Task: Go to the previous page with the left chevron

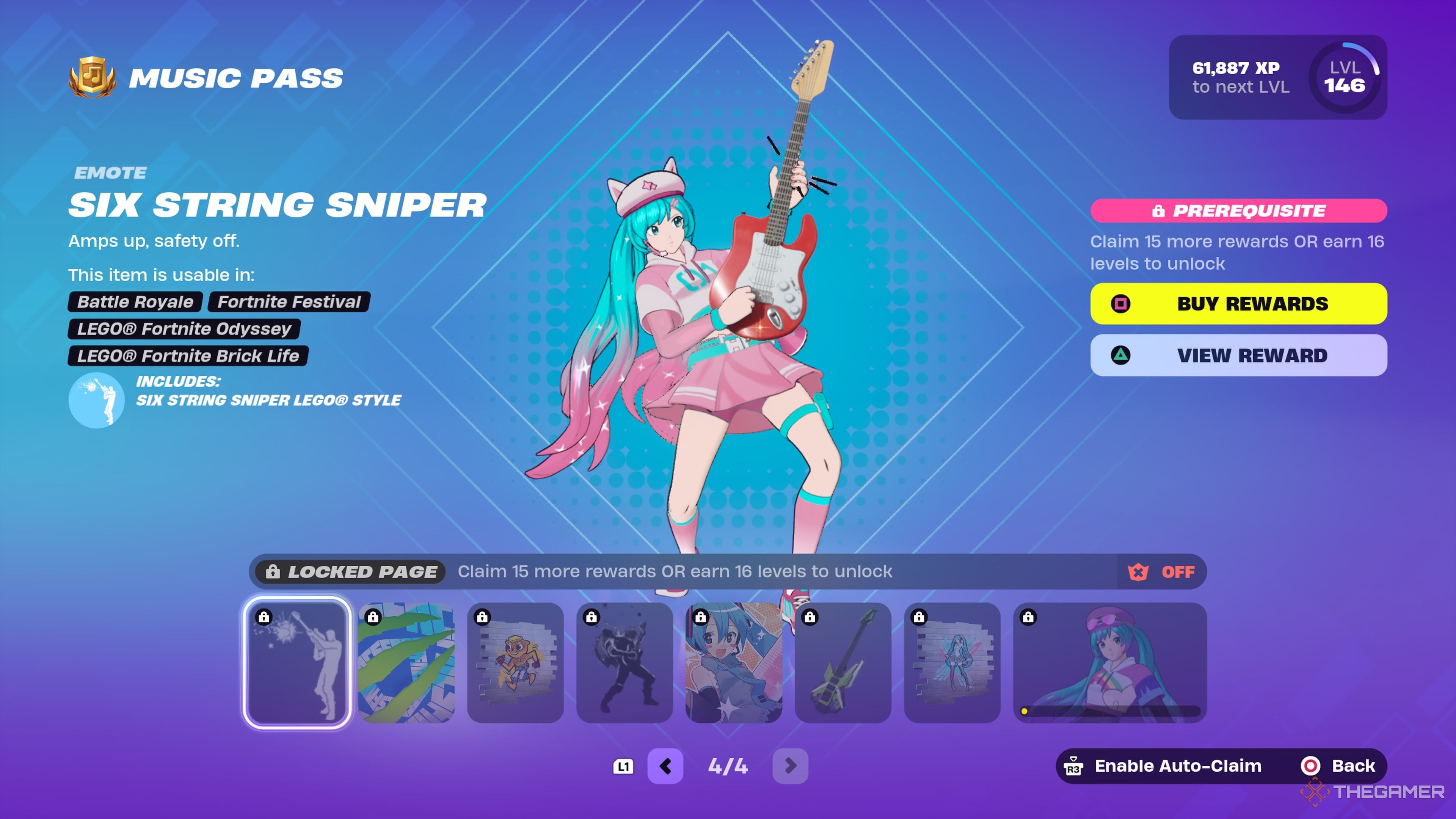Action: tap(666, 766)
